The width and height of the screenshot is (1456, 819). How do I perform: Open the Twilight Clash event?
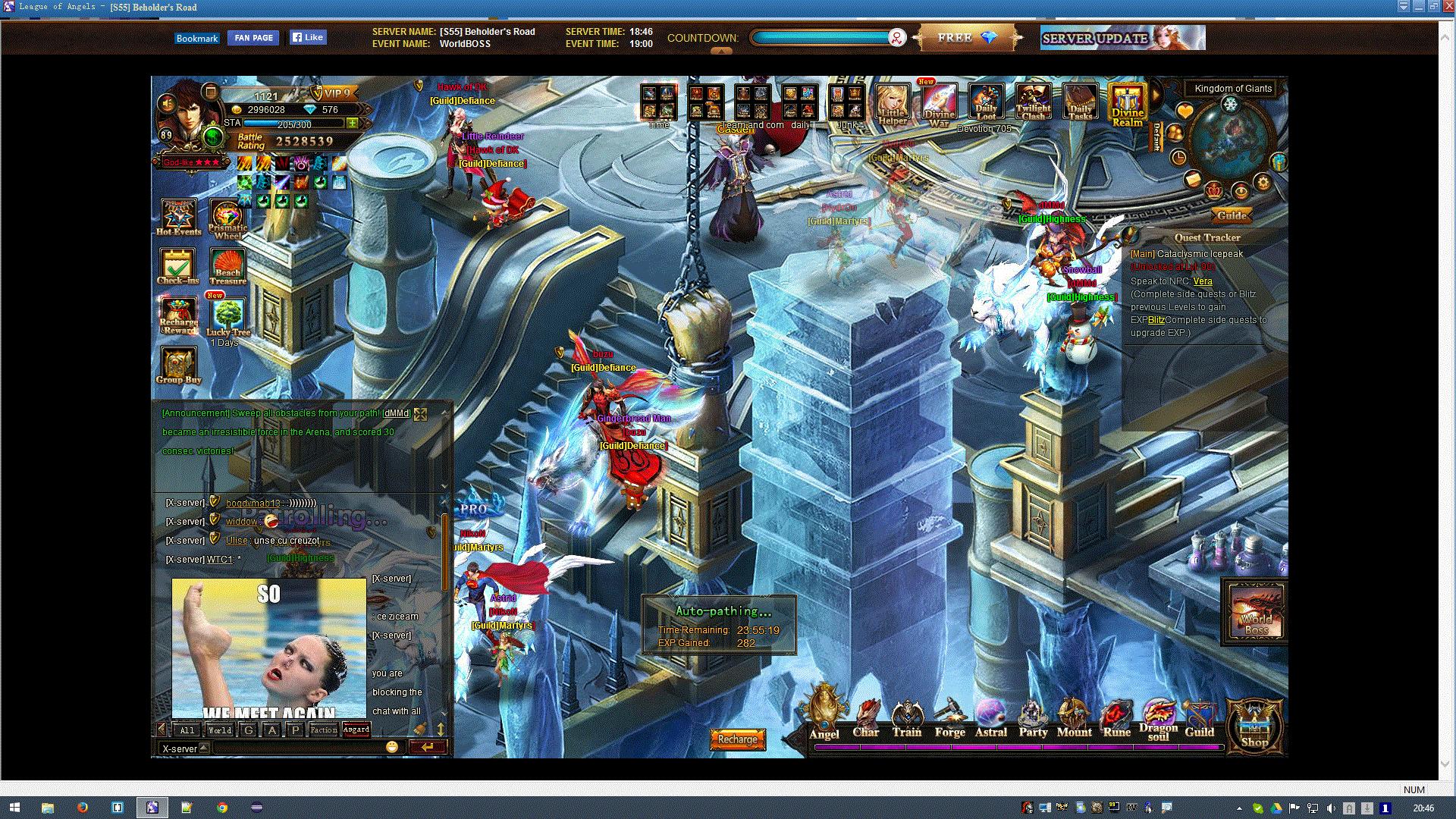(1033, 102)
